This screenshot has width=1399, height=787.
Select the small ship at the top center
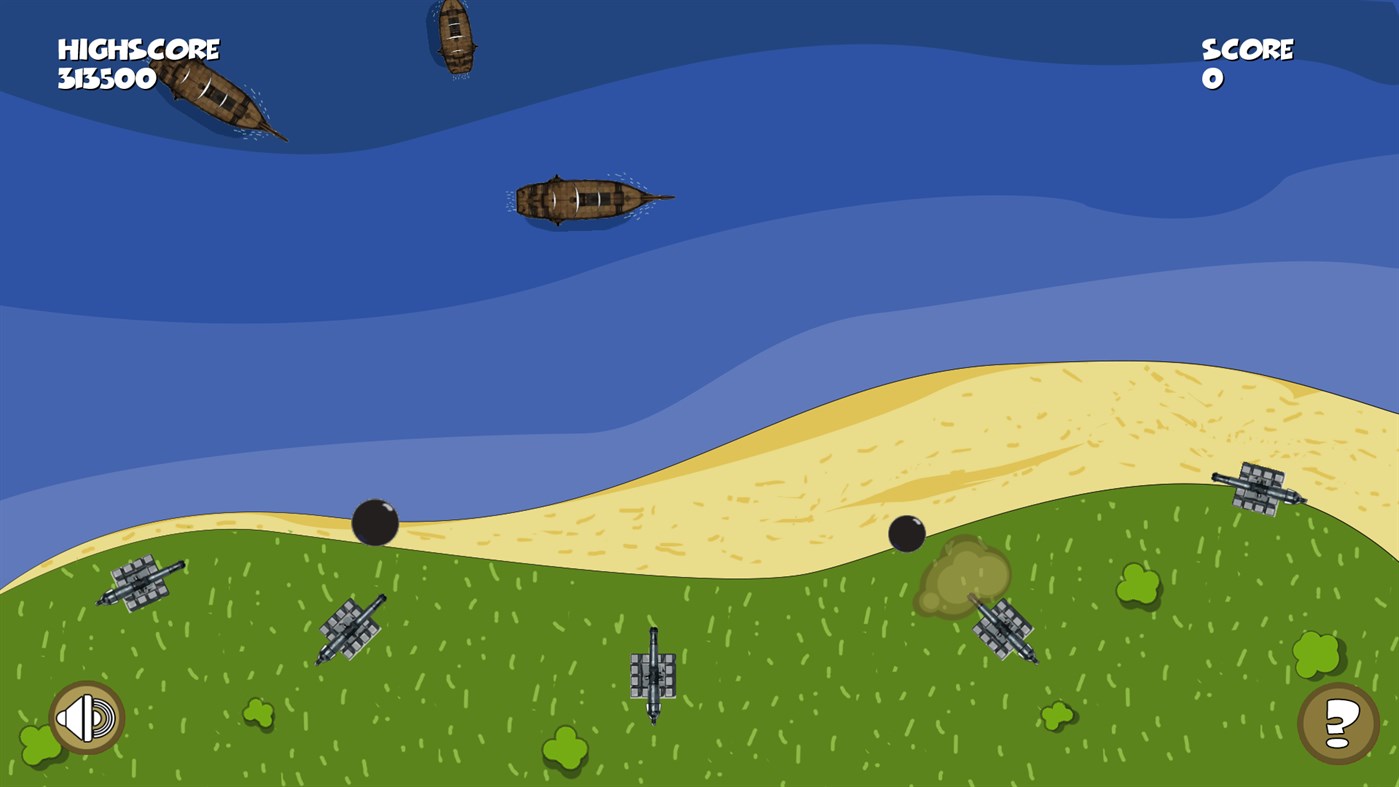[455, 35]
